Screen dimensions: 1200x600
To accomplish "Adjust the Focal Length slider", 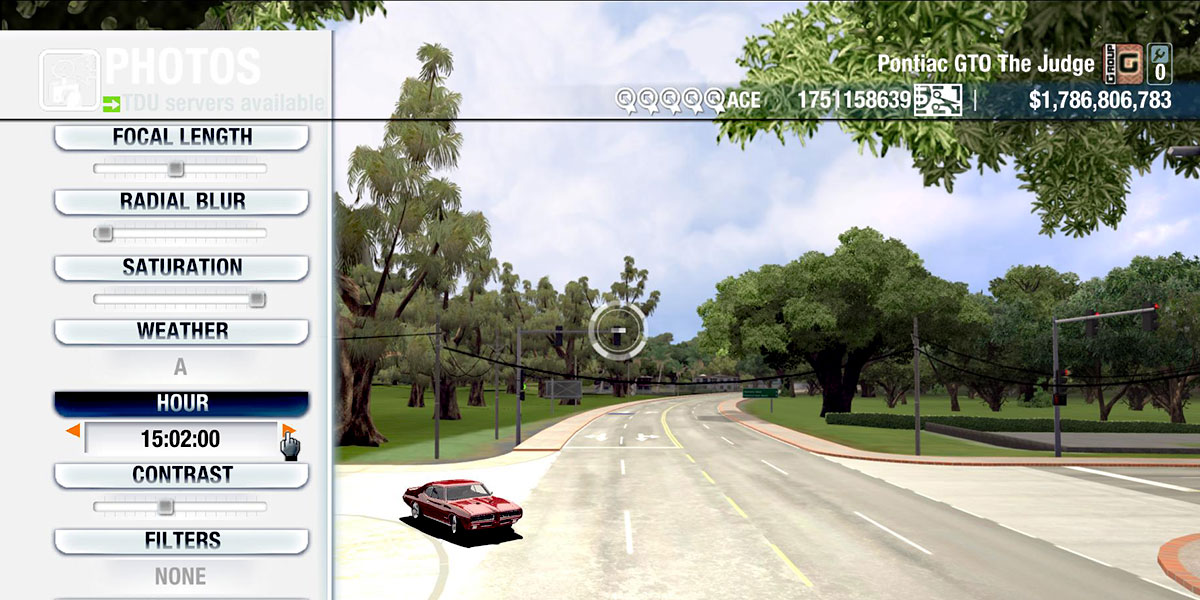I will point(176,168).
